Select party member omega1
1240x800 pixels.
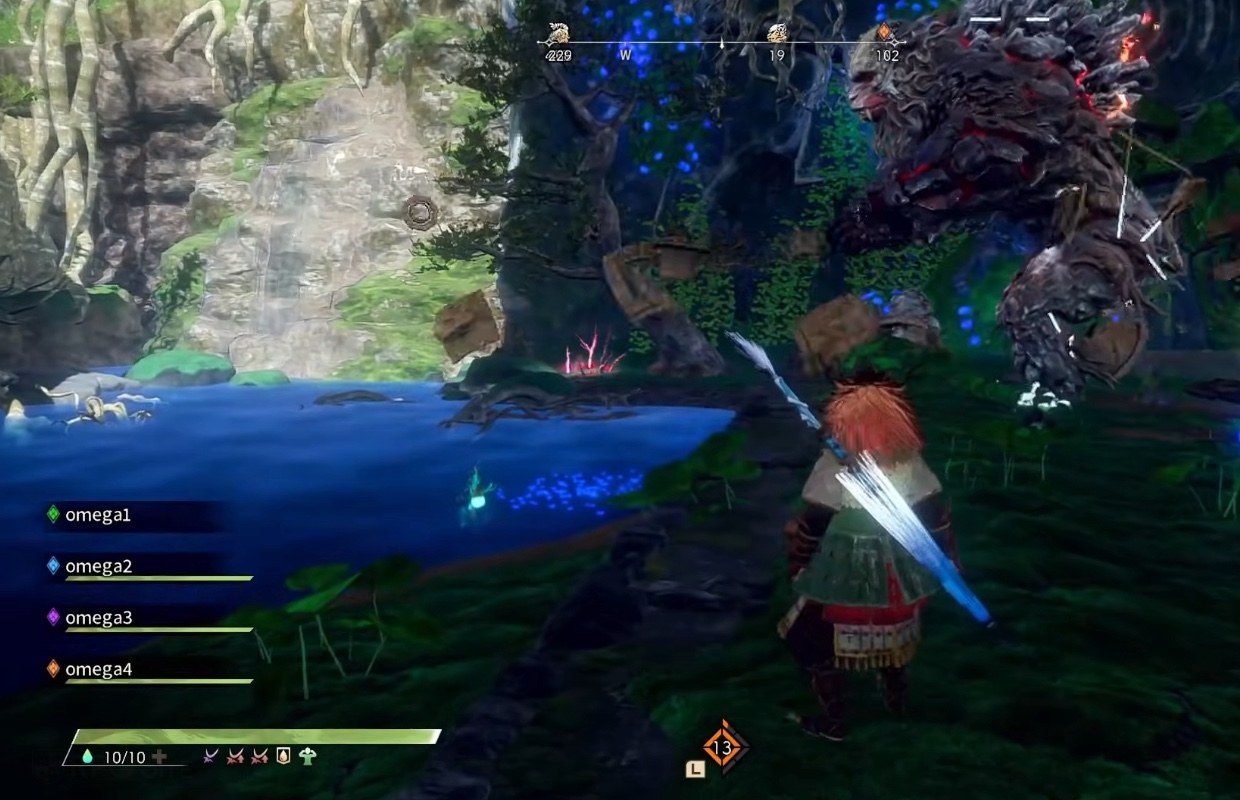(97, 515)
